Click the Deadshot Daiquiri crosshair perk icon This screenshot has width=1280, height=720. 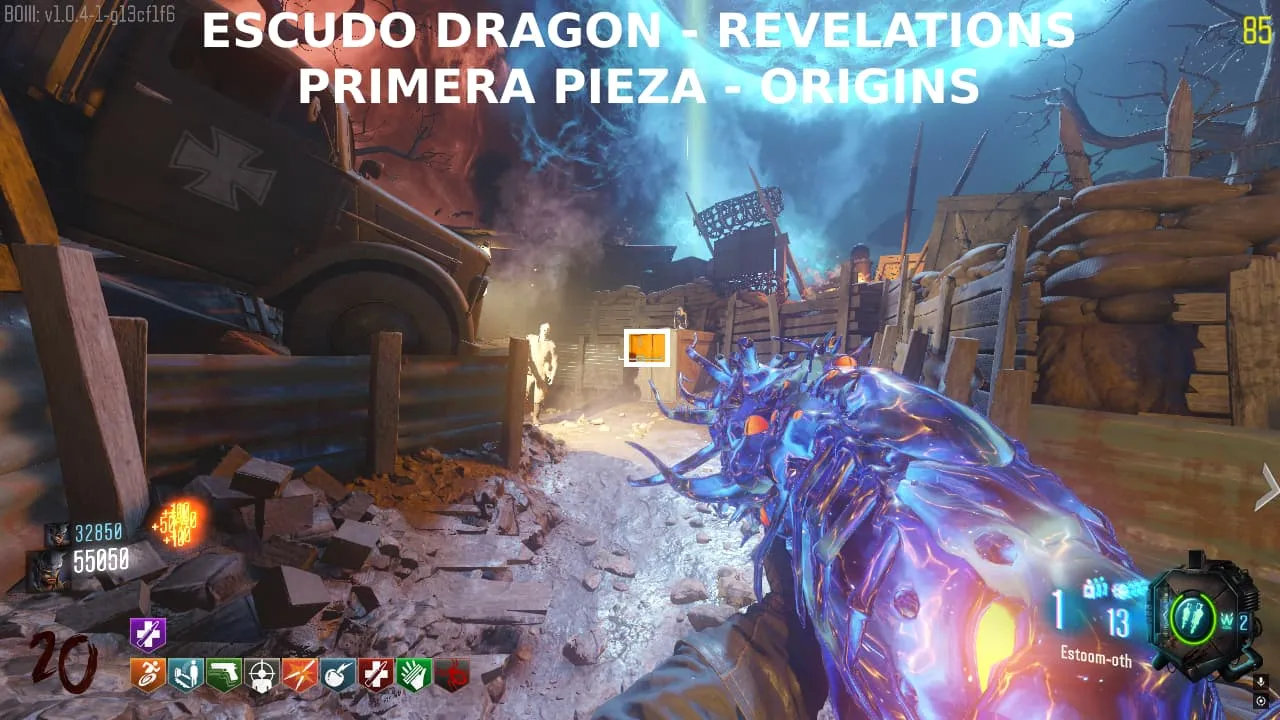261,675
